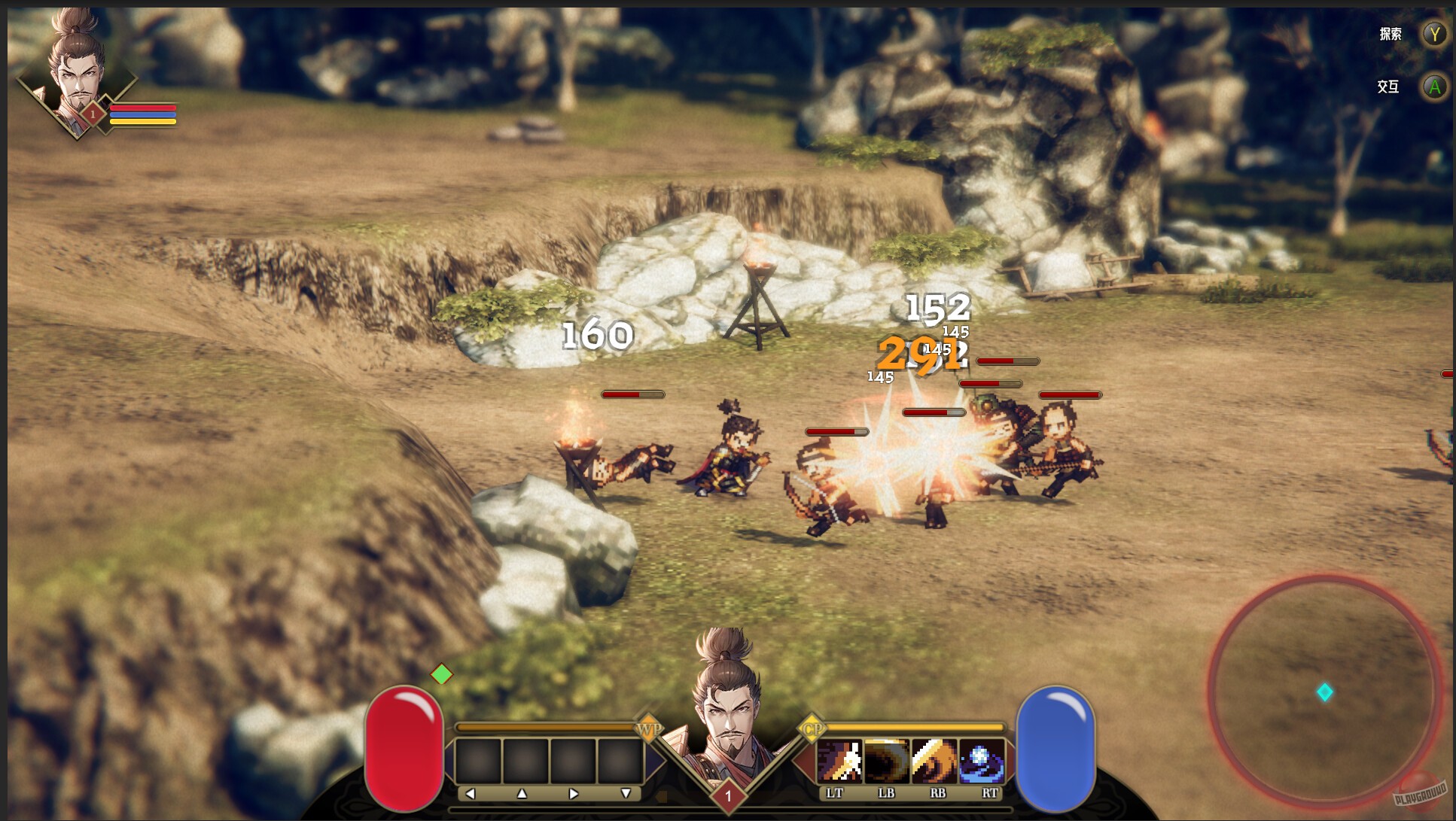This screenshot has height=821, width=1456.
Task: Click the WP label on the weapon gauge
Action: click(652, 728)
